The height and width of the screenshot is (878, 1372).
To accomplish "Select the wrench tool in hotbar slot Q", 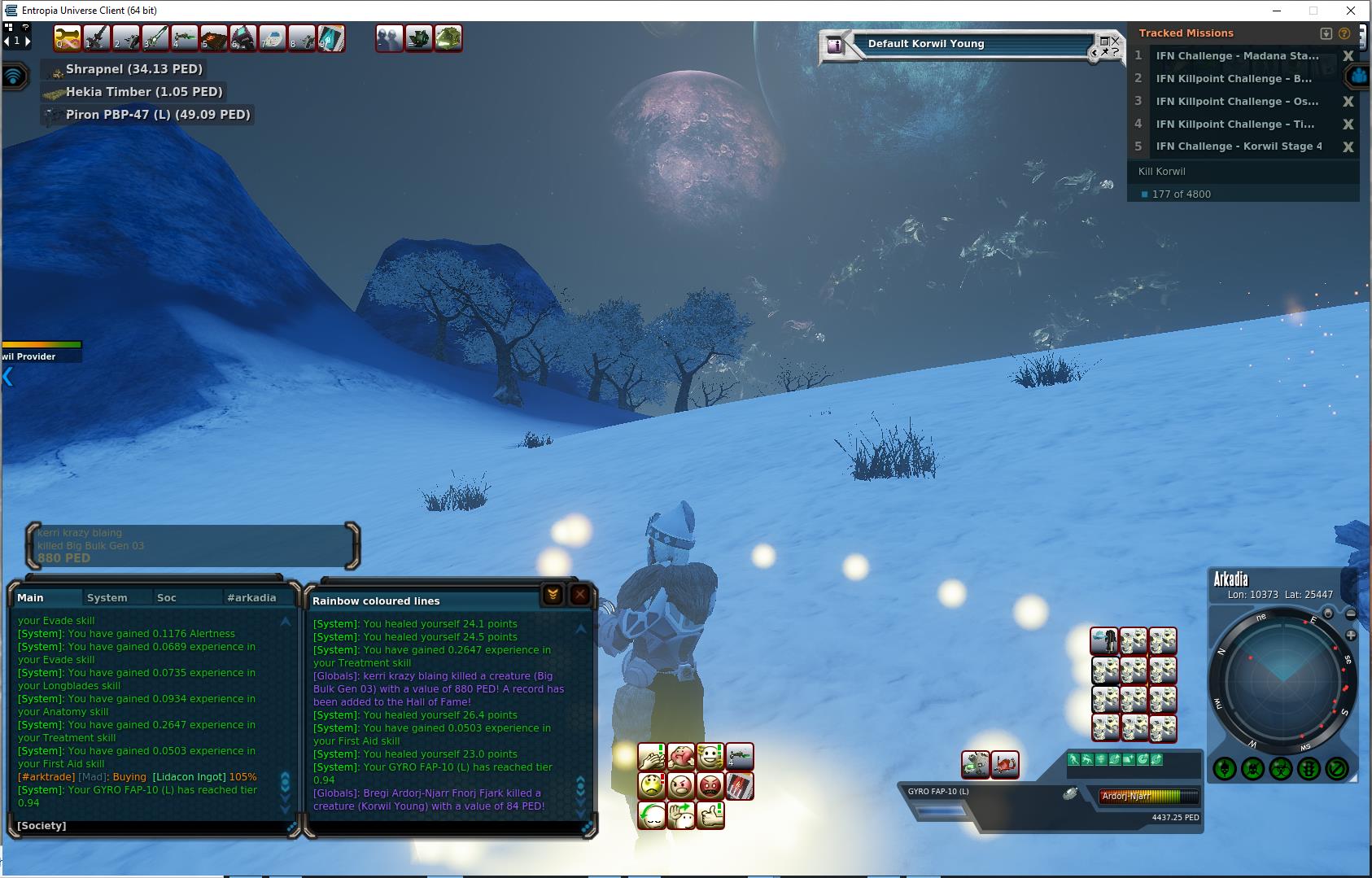I will 67,38.
